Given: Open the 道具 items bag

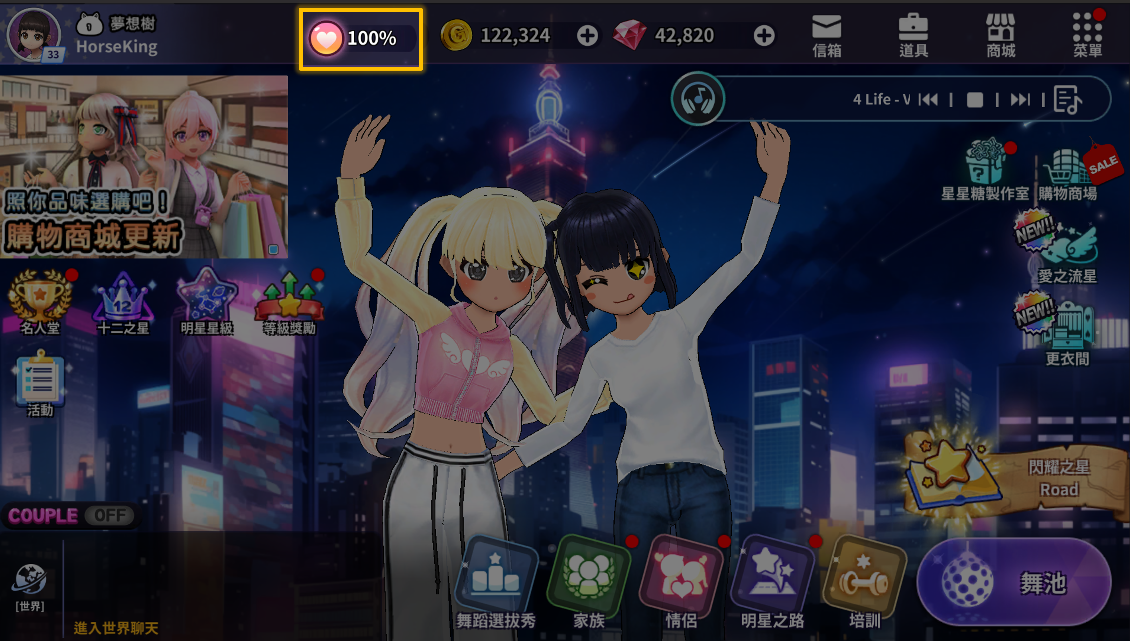Looking at the screenshot, I should [913, 35].
